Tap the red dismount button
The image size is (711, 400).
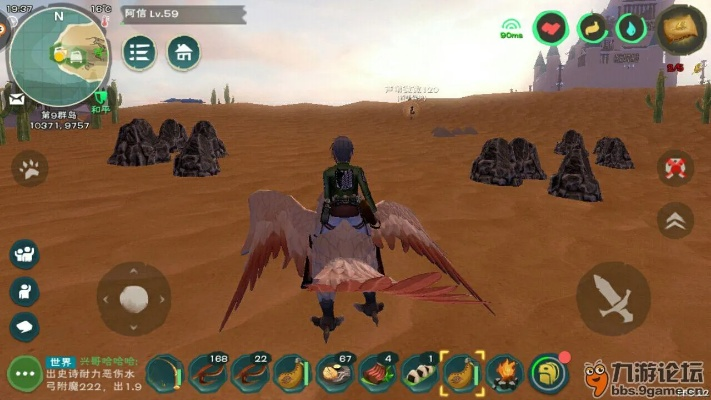(676, 169)
